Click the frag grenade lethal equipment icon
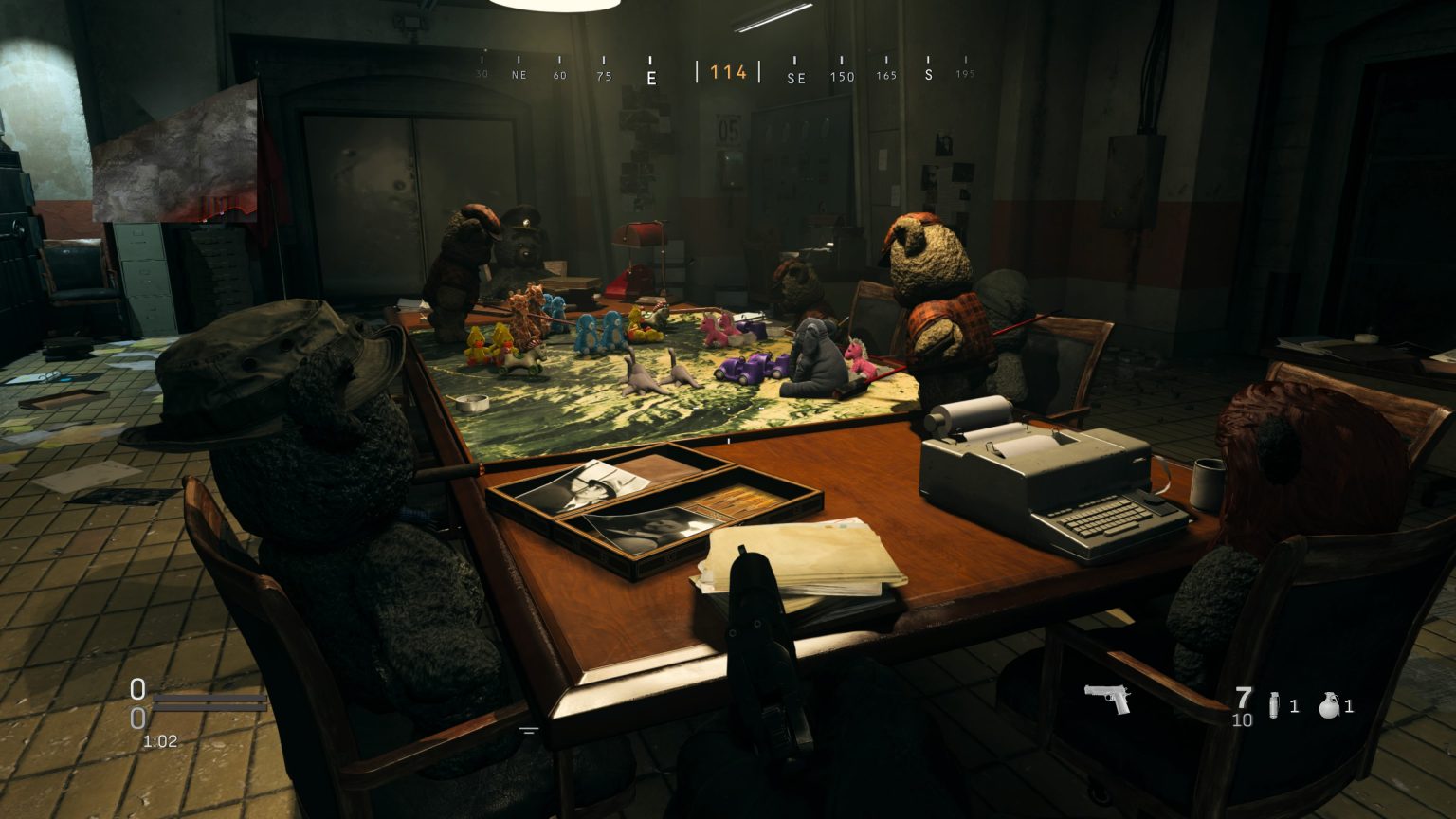Screen dimensions: 1456x819 click(x=1329, y=703)
